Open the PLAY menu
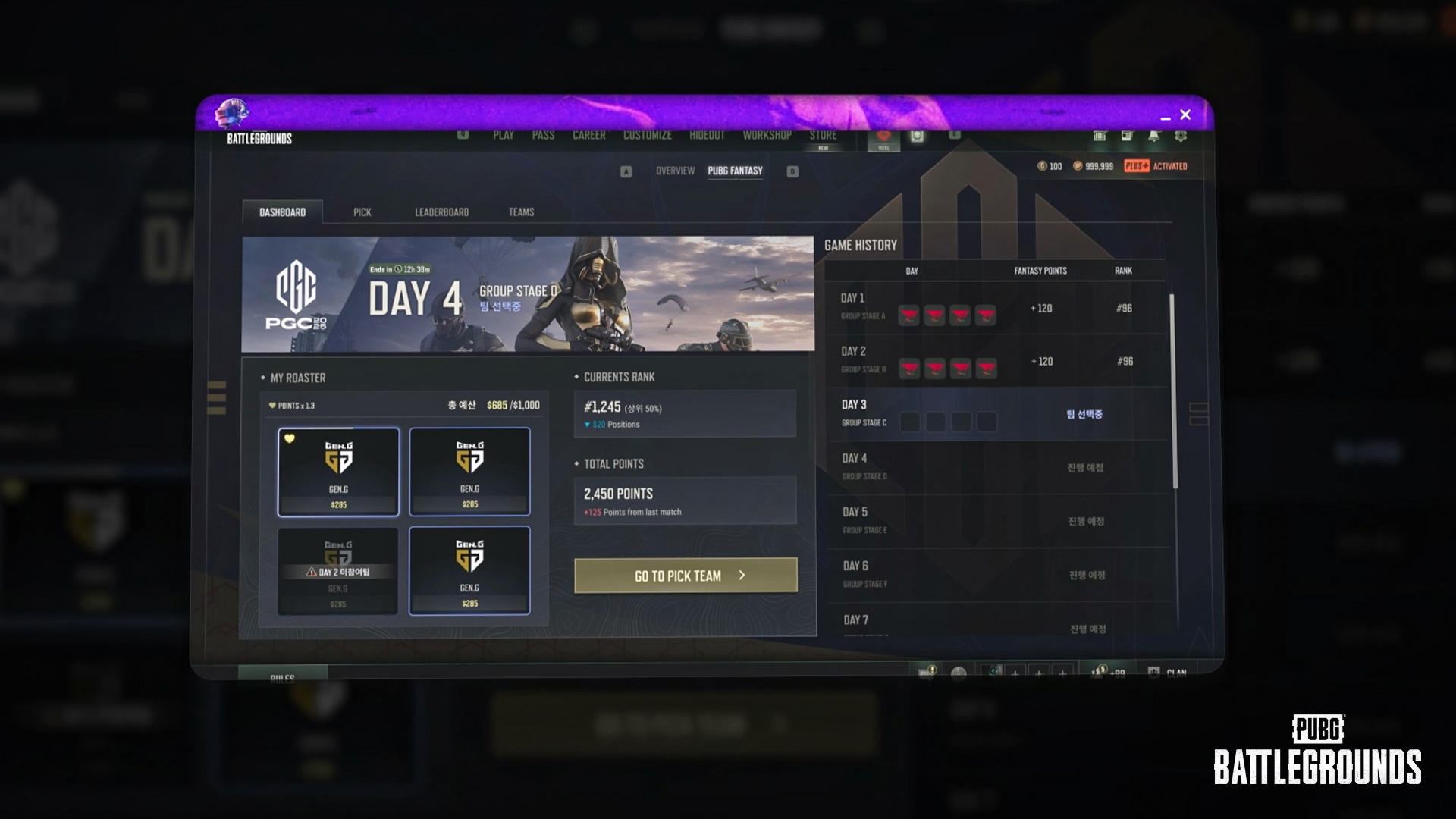 point(503,135)
